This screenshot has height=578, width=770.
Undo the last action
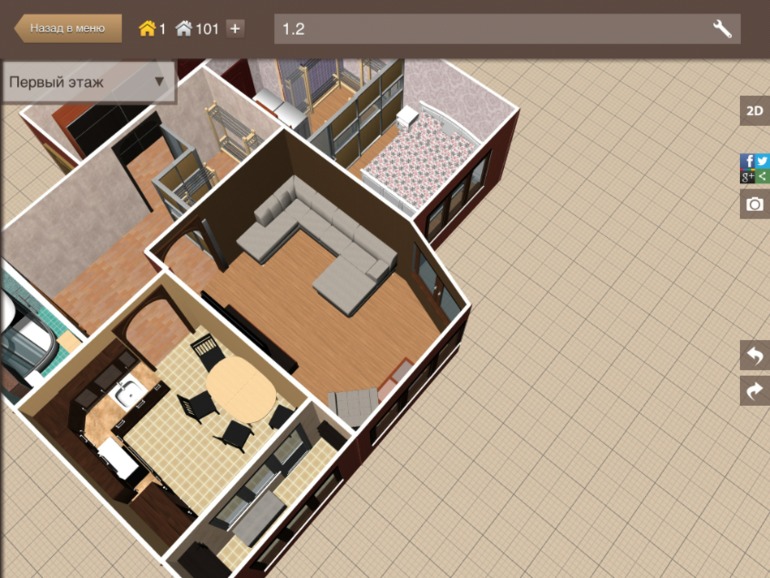coord(754,355)
